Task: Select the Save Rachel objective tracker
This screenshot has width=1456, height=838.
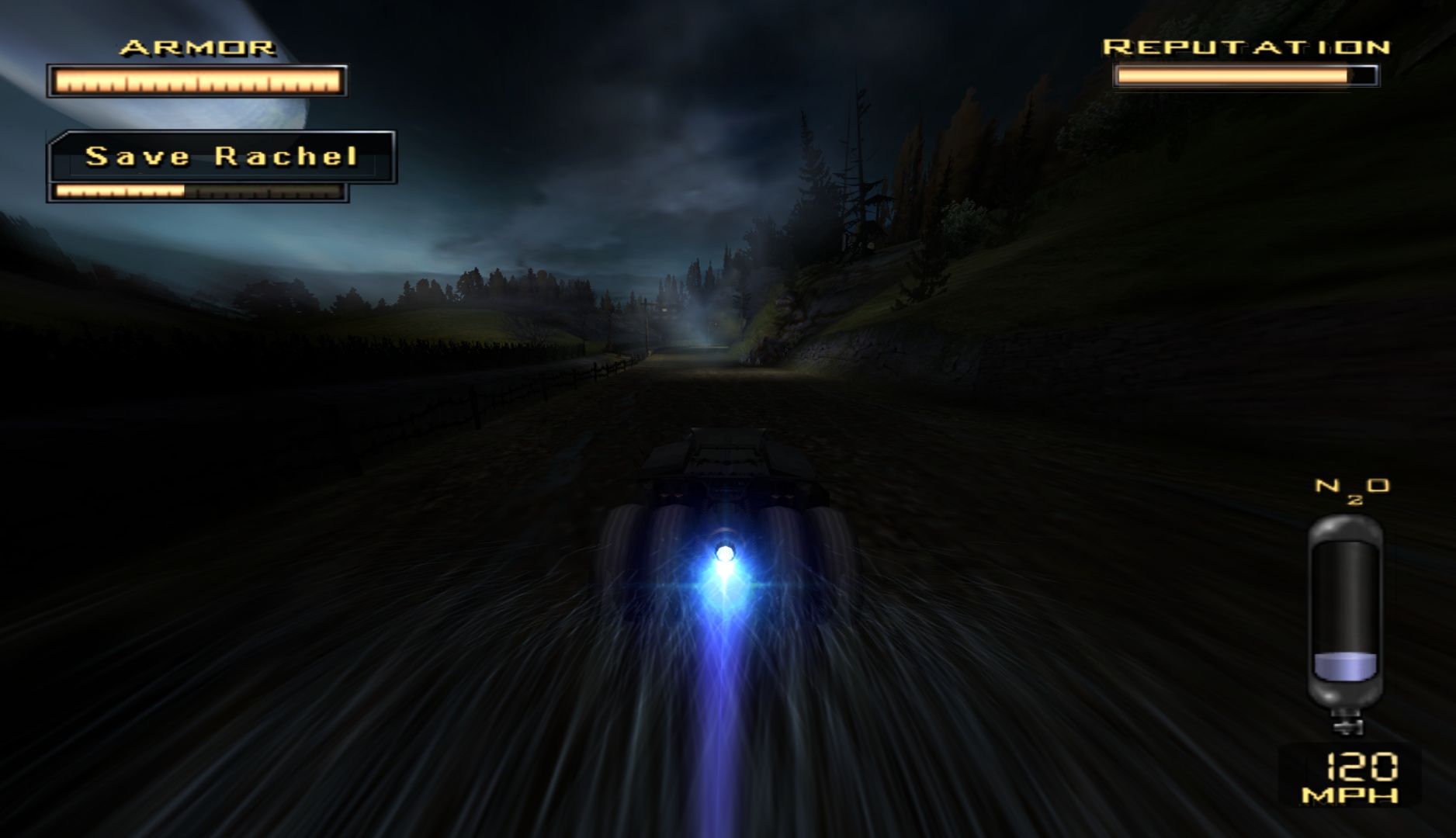Action: (x=221, y=158)
